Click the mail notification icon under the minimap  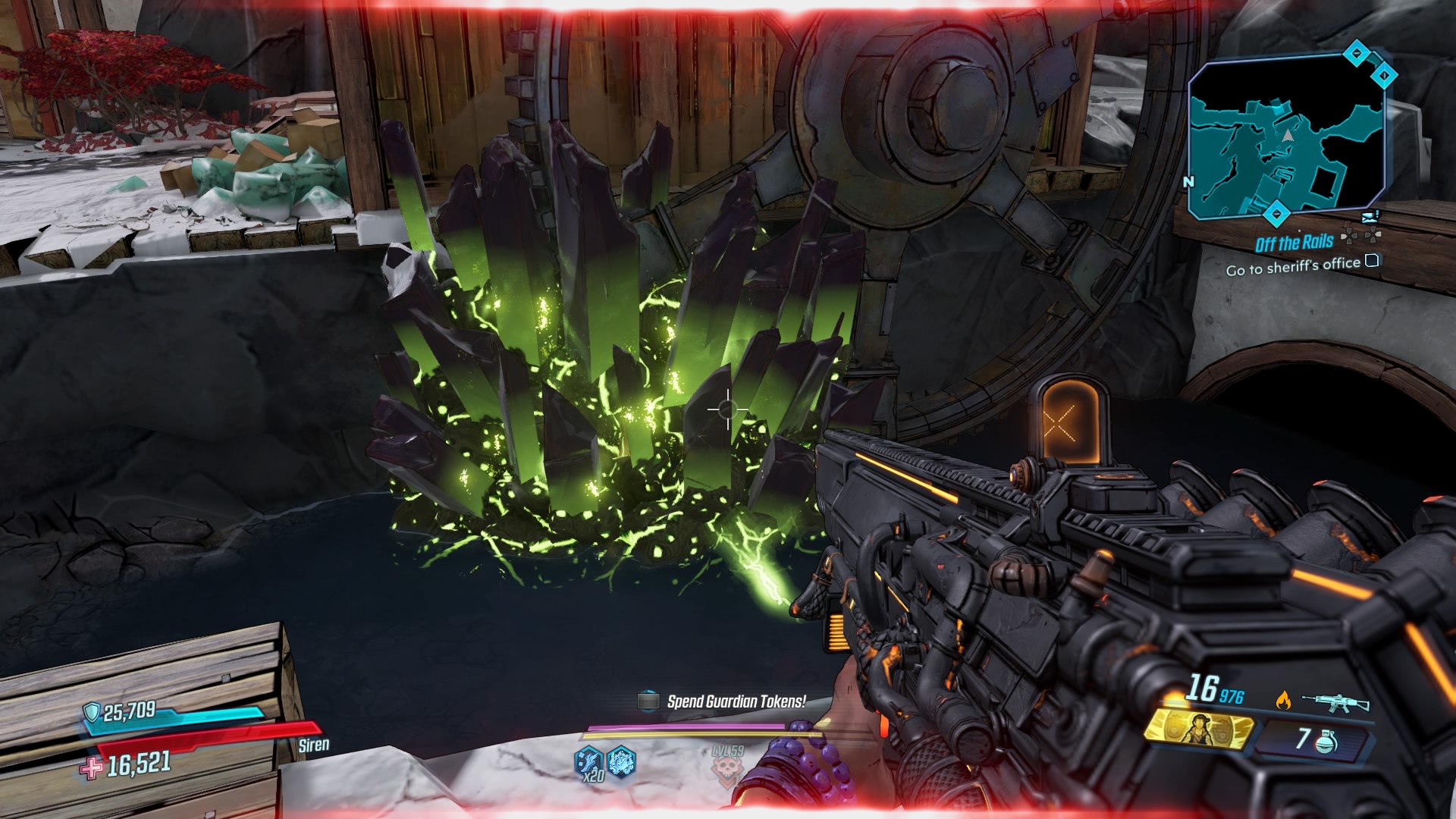[1369, 216]
